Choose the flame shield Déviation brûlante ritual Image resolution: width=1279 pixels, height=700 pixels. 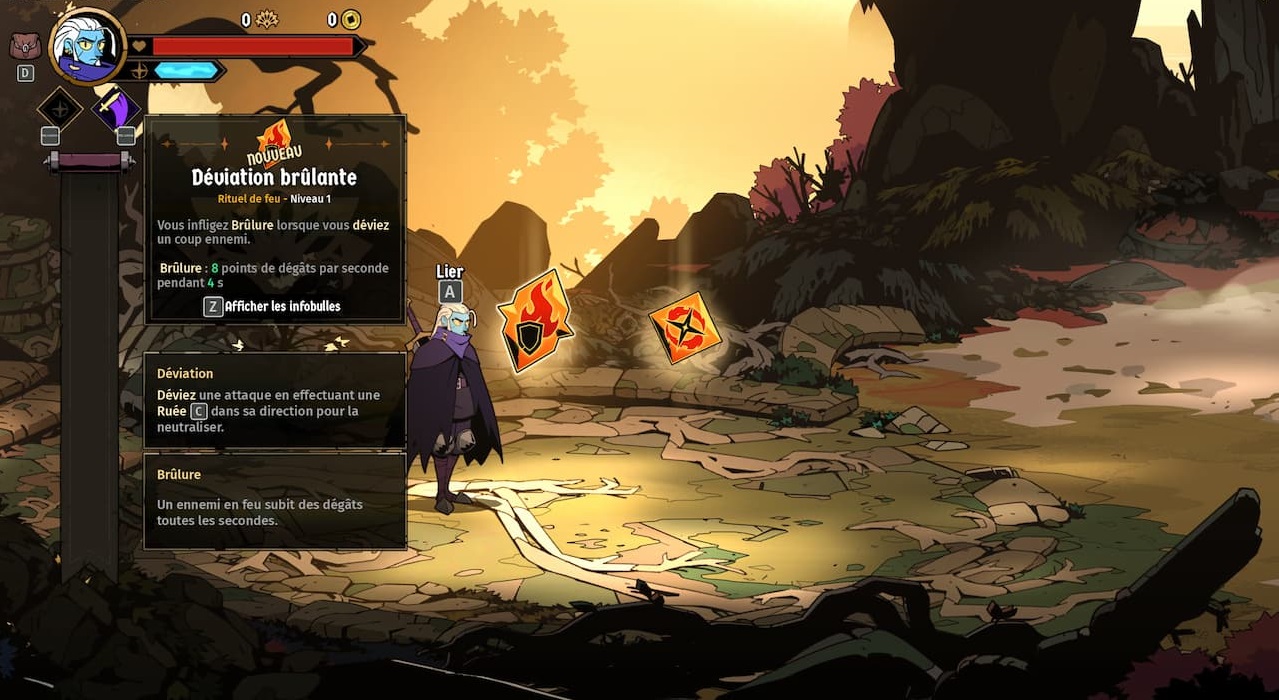click(534, 321)
